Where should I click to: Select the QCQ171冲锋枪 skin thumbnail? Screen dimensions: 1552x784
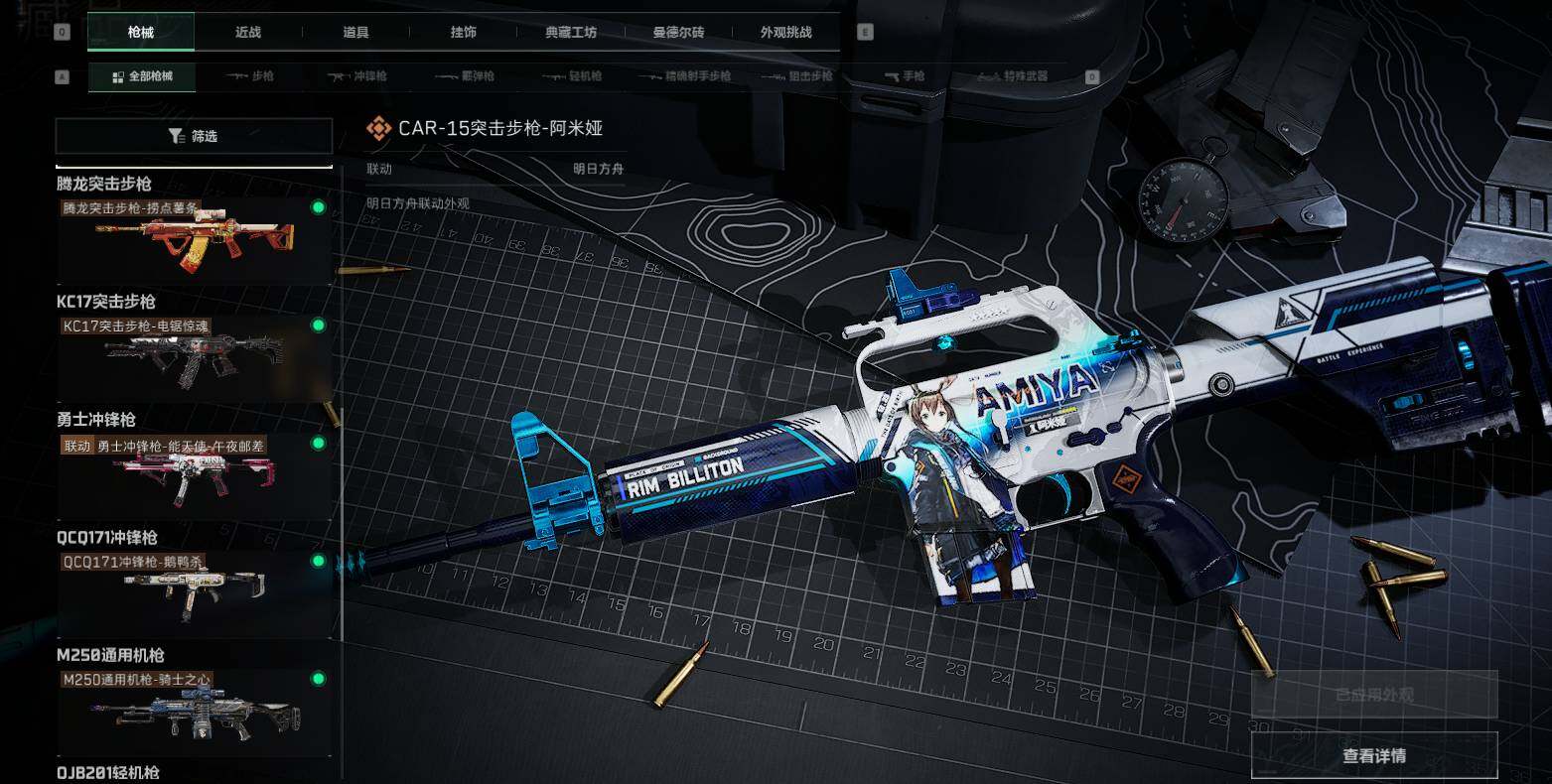coord(194,593)
